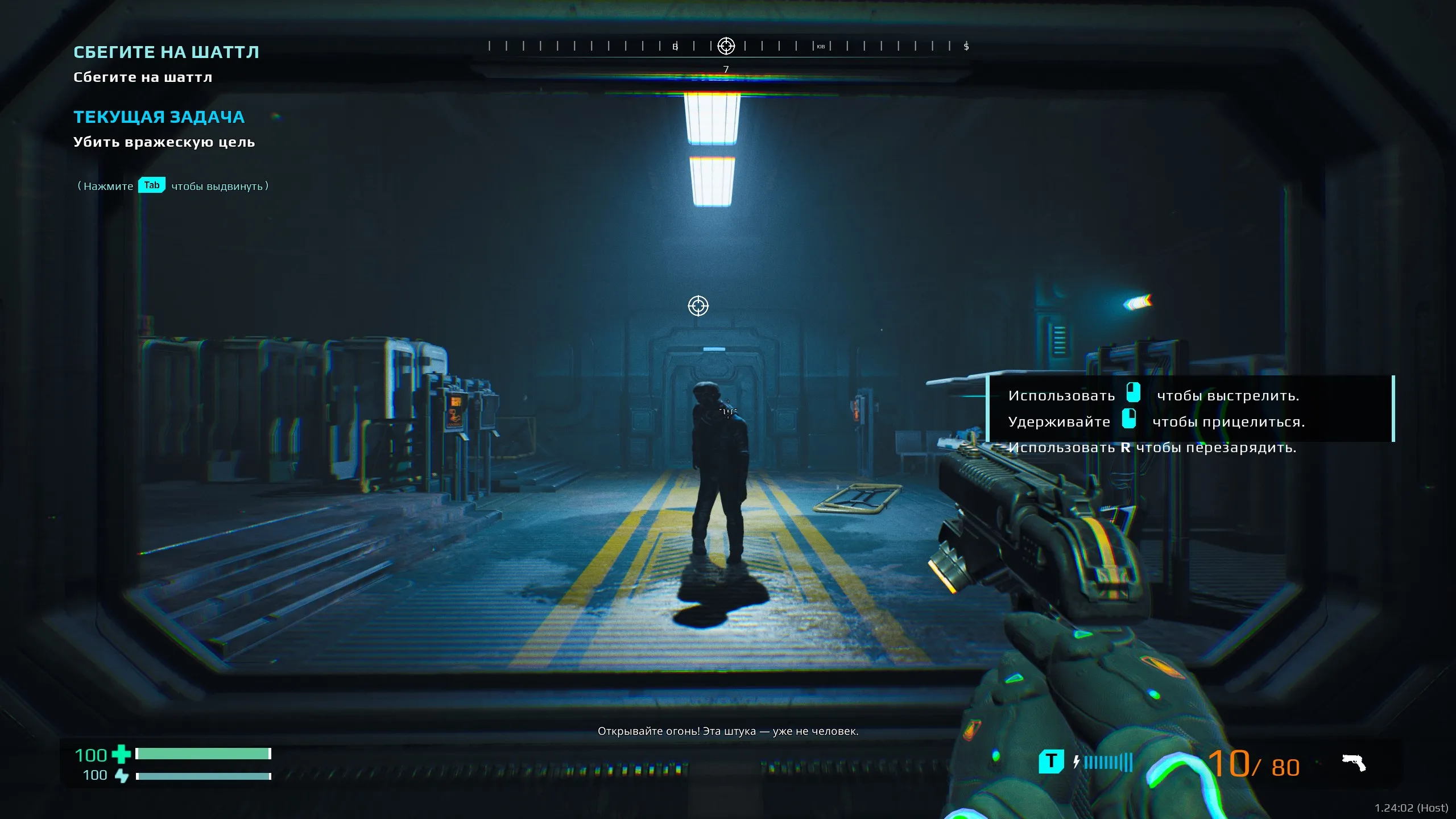Click the target marker on the compass
This screenshot has height=819, width=1456.
click(726, 46)
